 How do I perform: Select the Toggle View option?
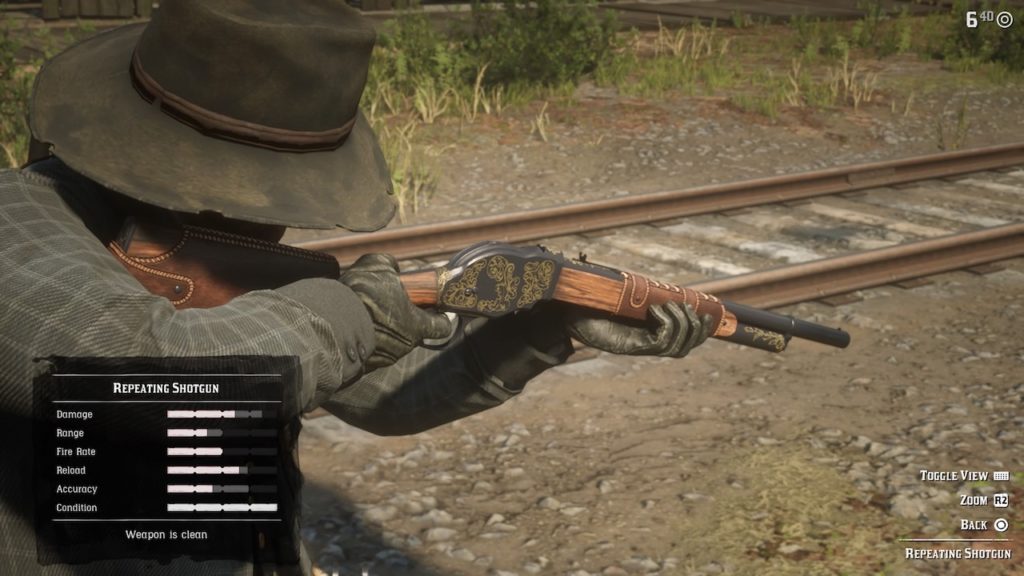click(963, 476)
